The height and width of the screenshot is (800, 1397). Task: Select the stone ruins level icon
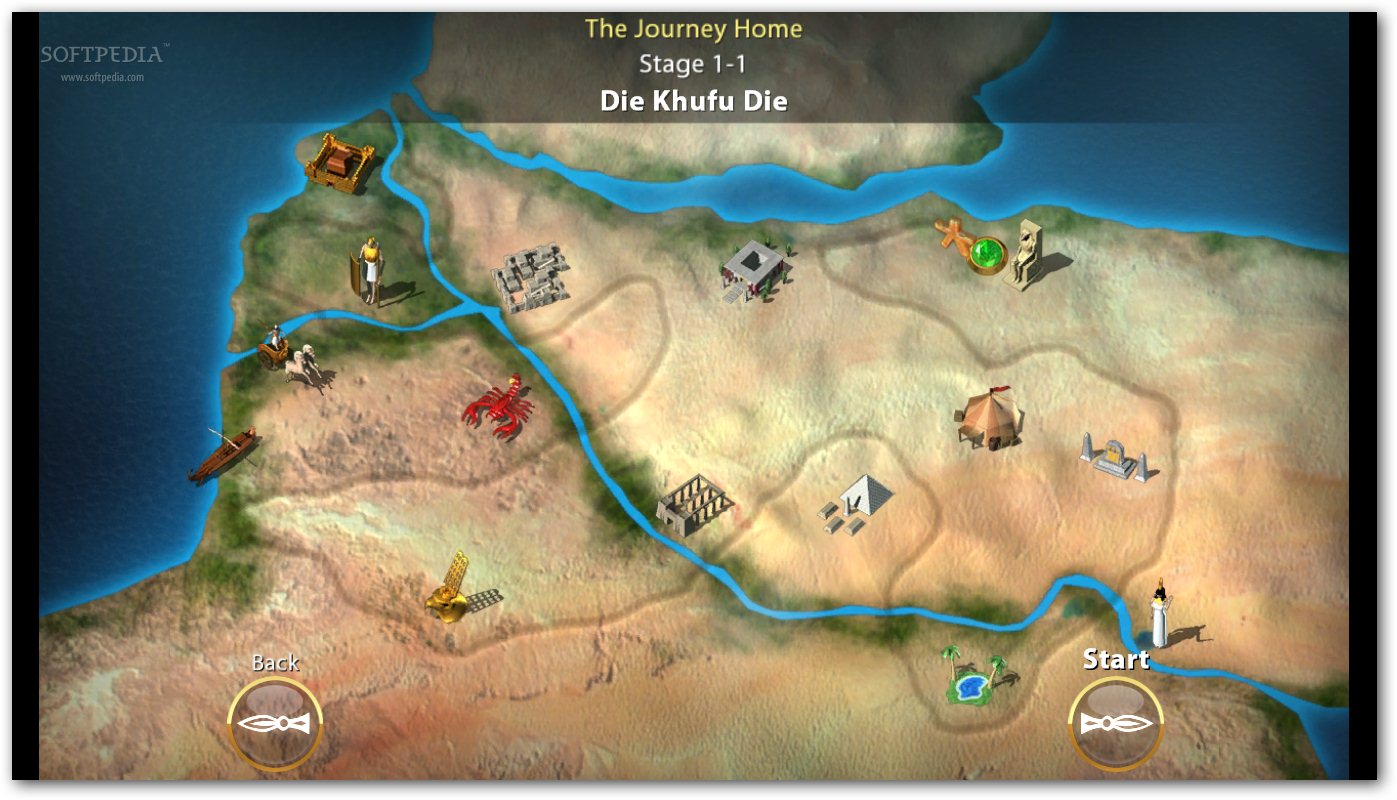pos(530,280)
